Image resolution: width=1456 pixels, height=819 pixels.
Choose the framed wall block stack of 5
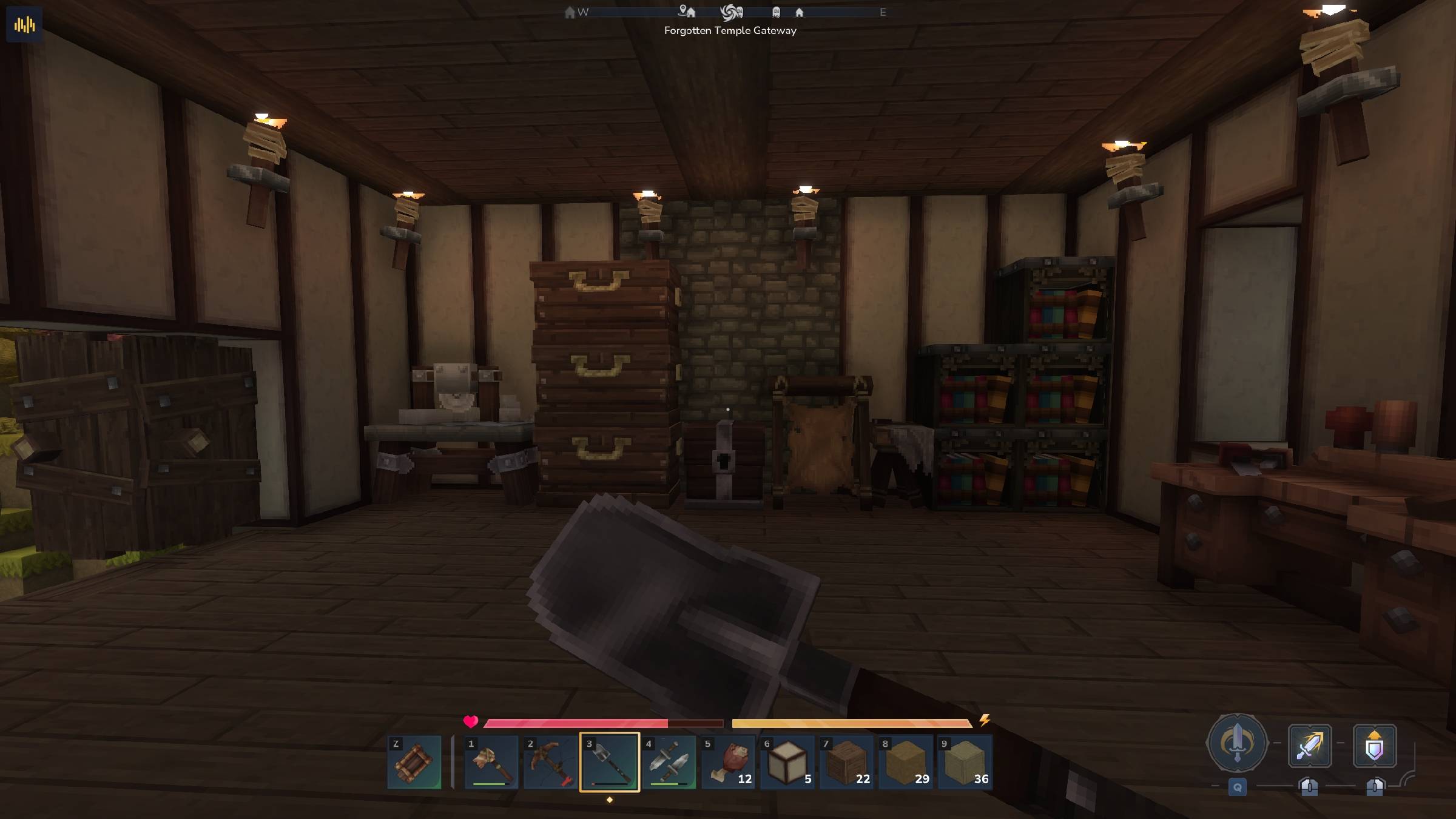[x=787, y=762]
